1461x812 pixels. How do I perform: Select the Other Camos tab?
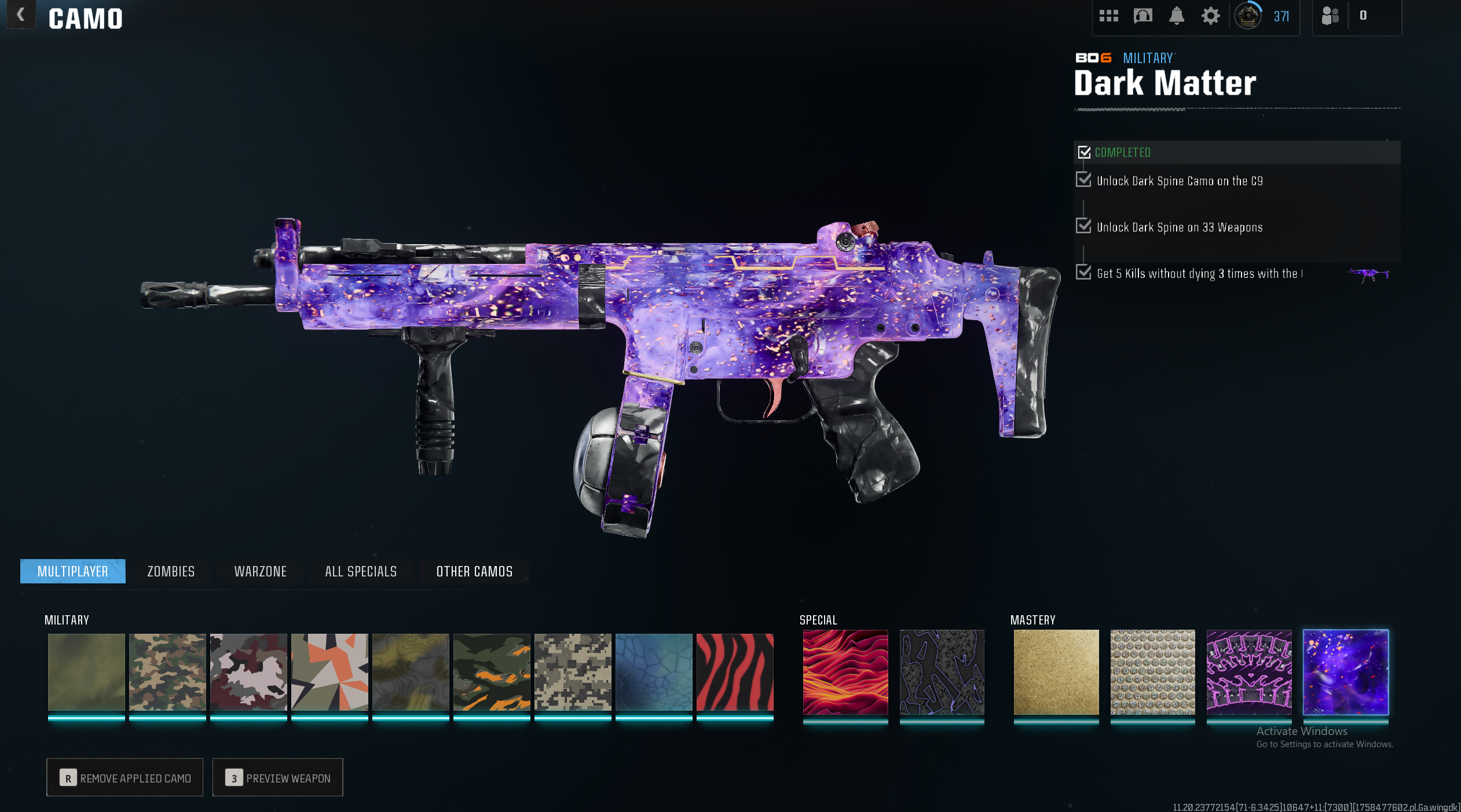coord(474,571)
